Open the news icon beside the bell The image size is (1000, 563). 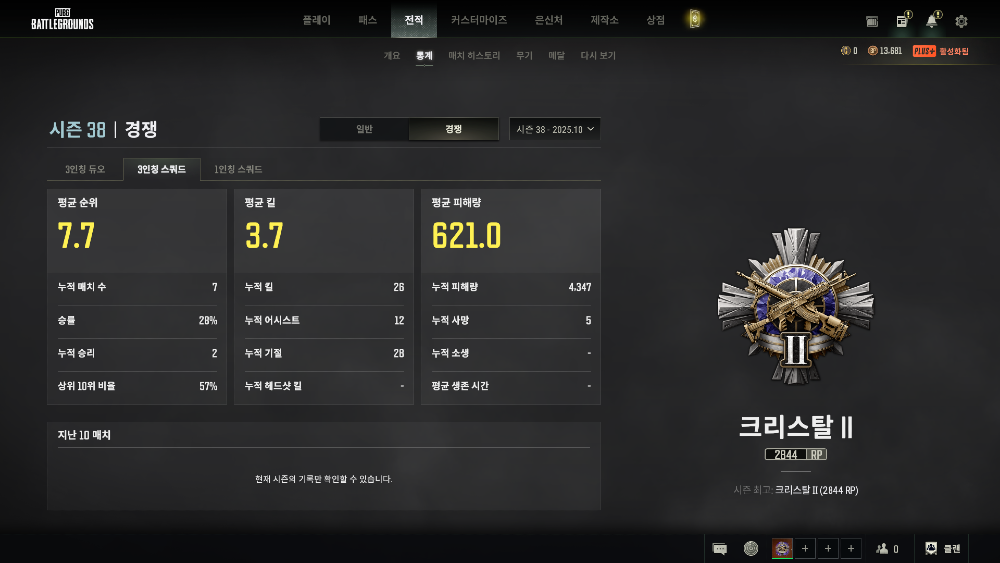coord(902,21)
